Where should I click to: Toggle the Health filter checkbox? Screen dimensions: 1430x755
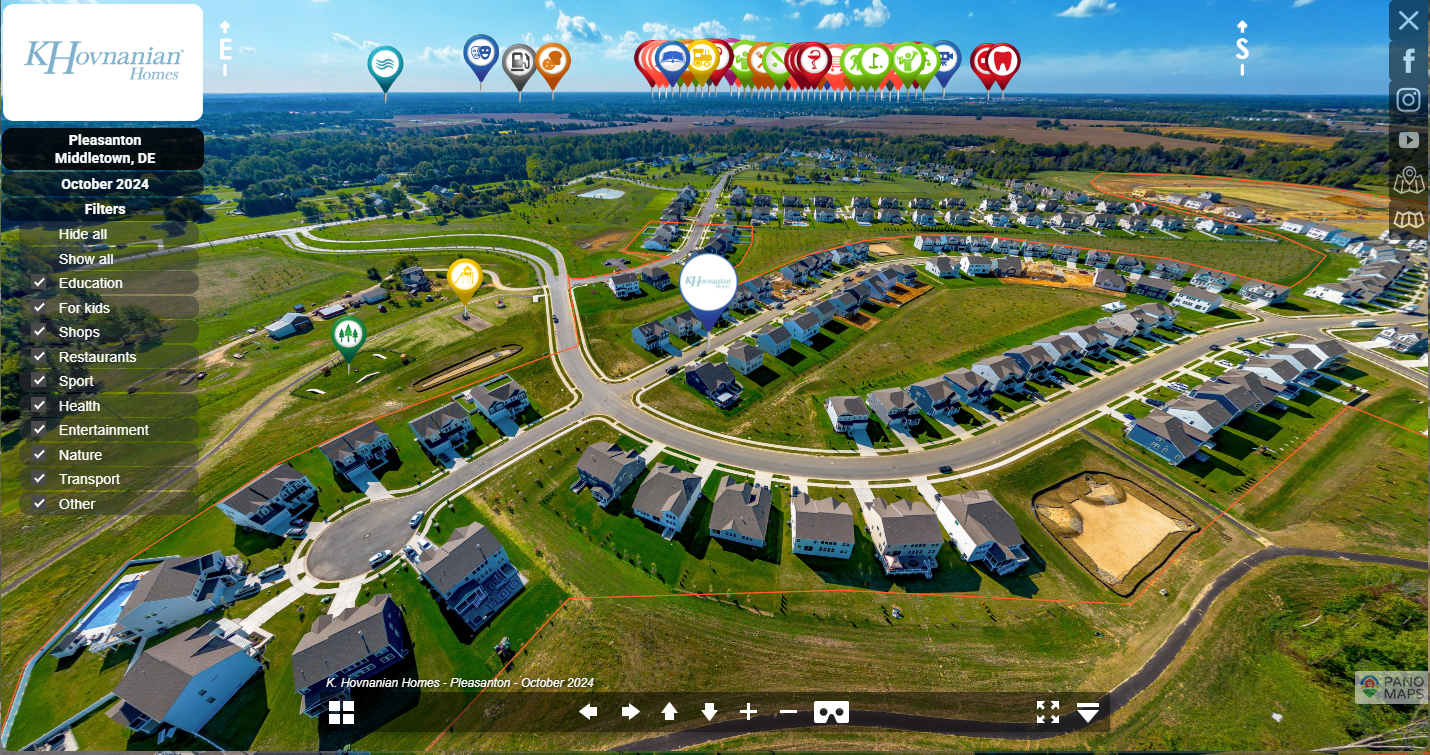[39, 406]
